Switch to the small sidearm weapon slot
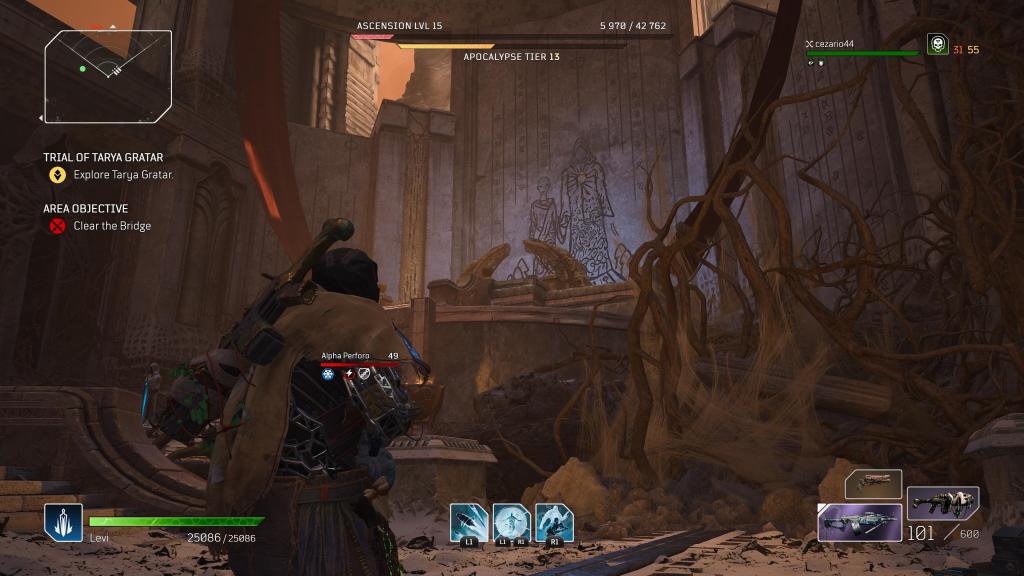 [x=873, y=484]
